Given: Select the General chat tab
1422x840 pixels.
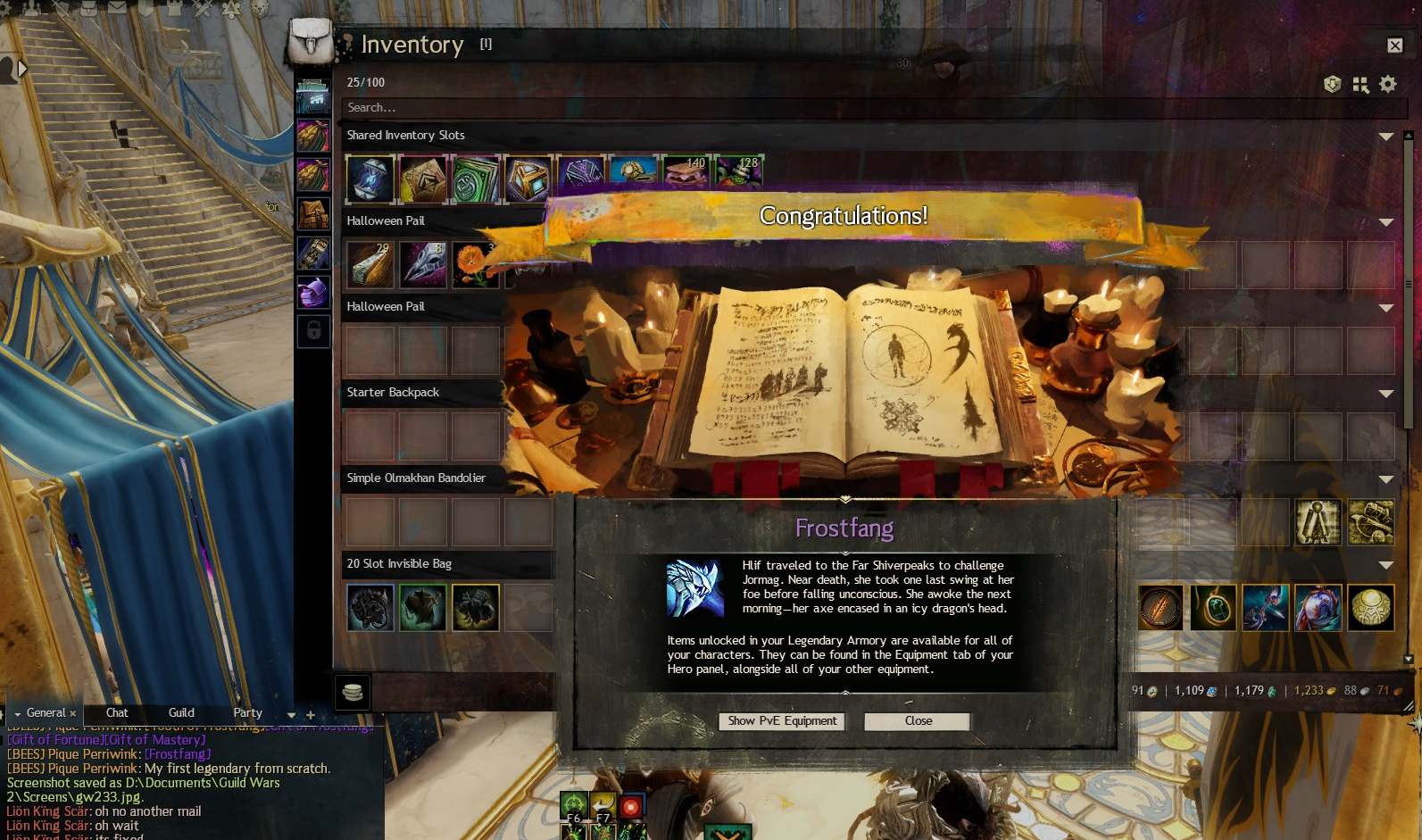Looking at the screenshot, I should pyautogui.click(x=46, y=713).
